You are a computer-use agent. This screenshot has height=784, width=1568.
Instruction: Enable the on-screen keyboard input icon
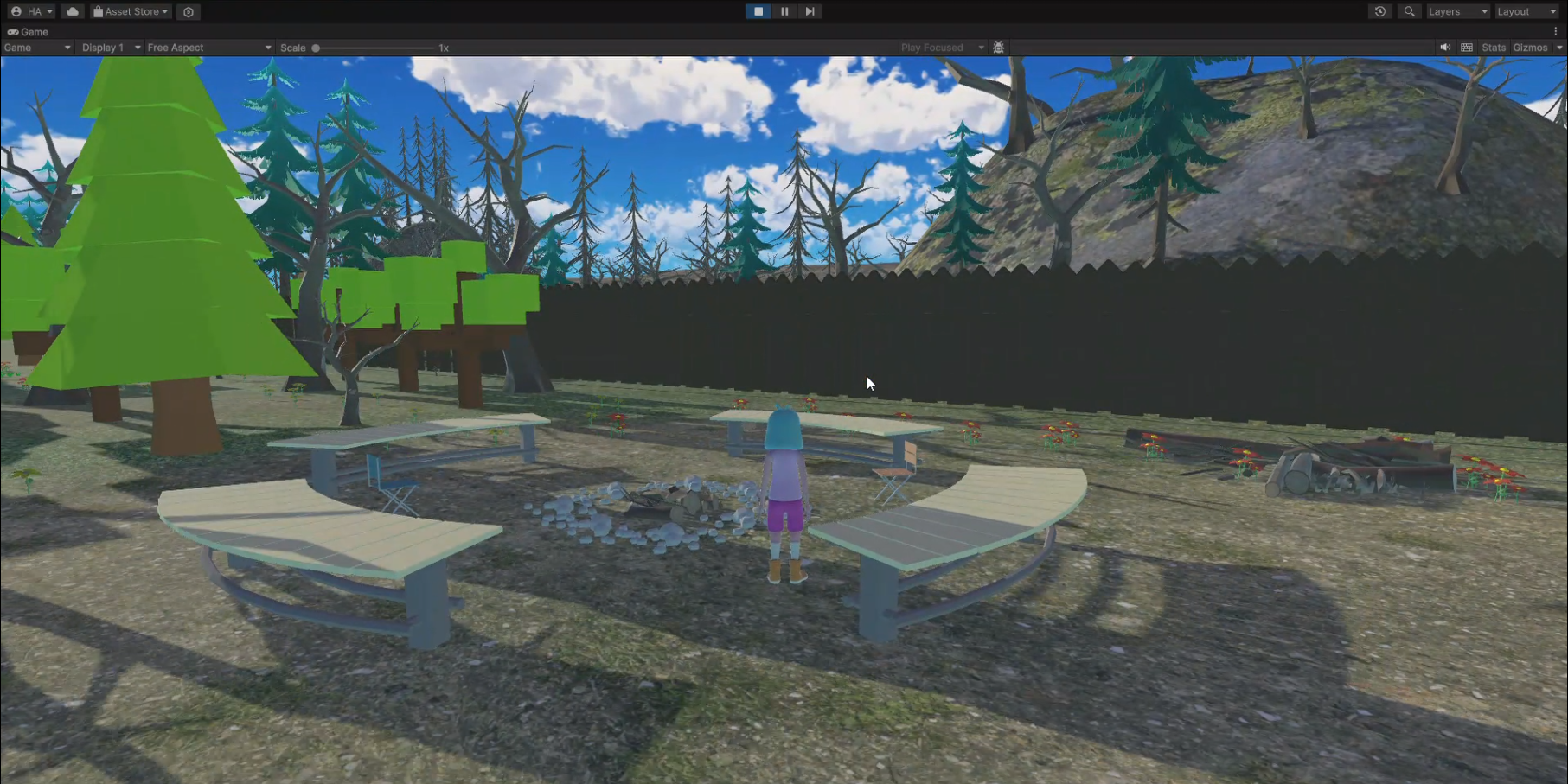tap(1466, 48)
